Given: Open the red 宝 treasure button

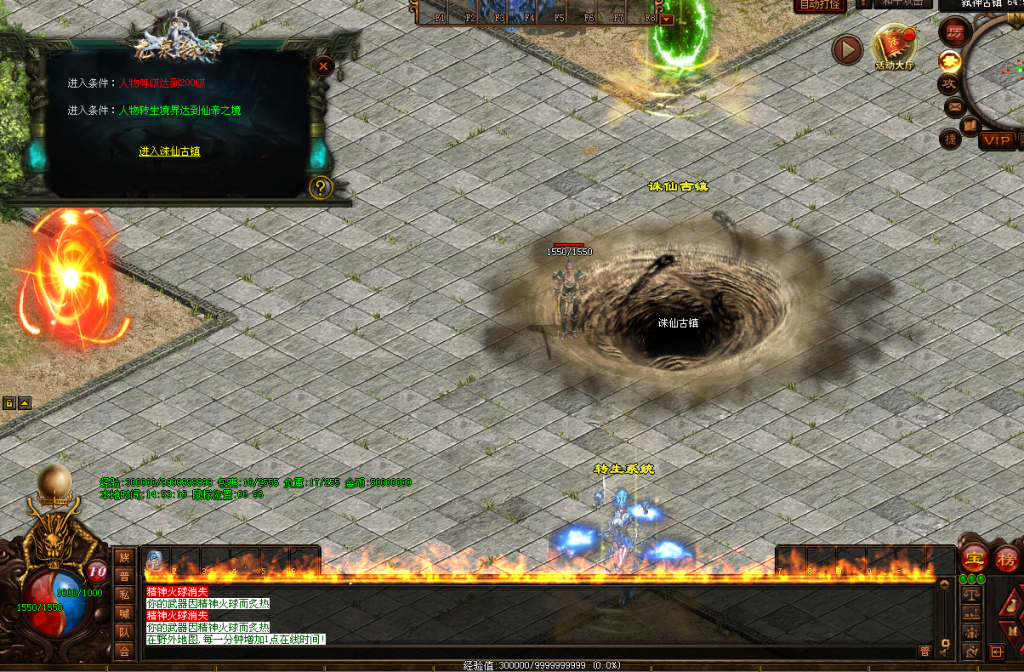Looking at the screenshot, I should click(973, 559).
